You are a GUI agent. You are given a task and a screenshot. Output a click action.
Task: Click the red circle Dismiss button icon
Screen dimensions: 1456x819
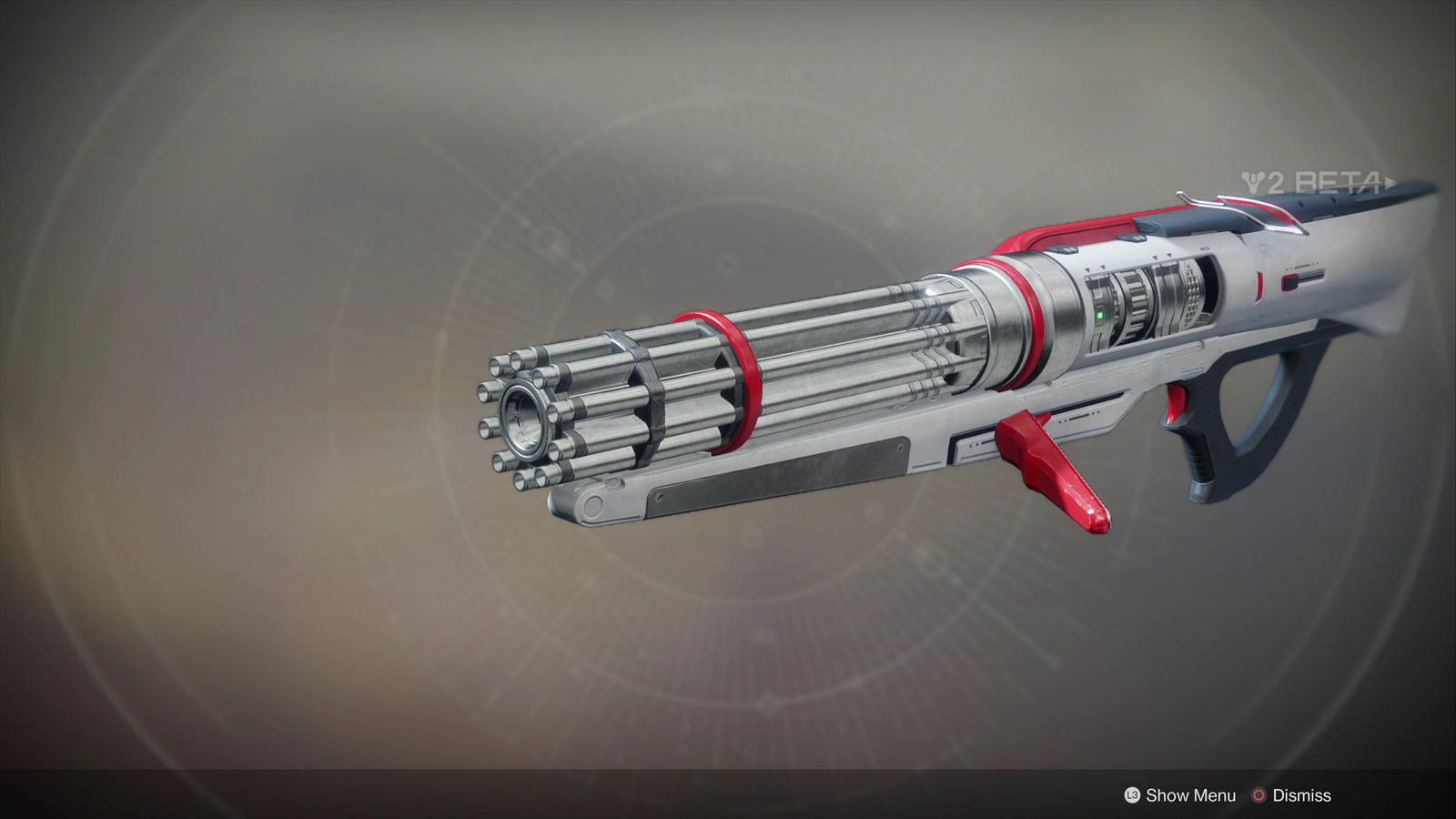pyautogui.click(x=1259, y=794)
